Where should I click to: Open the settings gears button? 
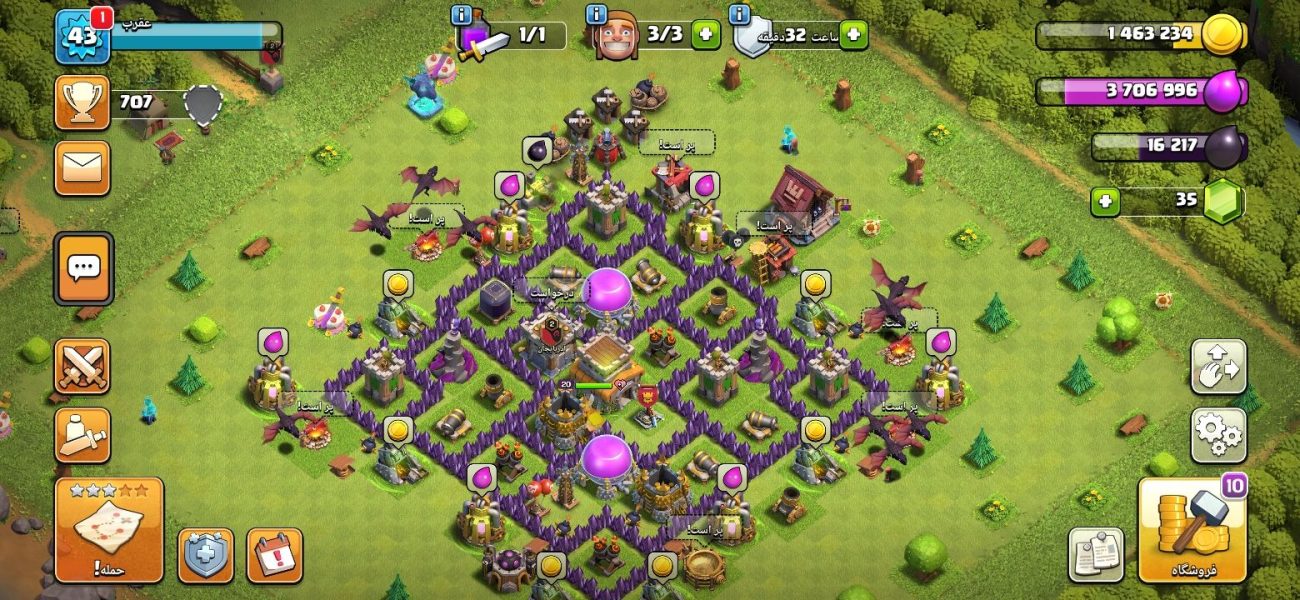pyautogui.click(x=1218, y=434)
